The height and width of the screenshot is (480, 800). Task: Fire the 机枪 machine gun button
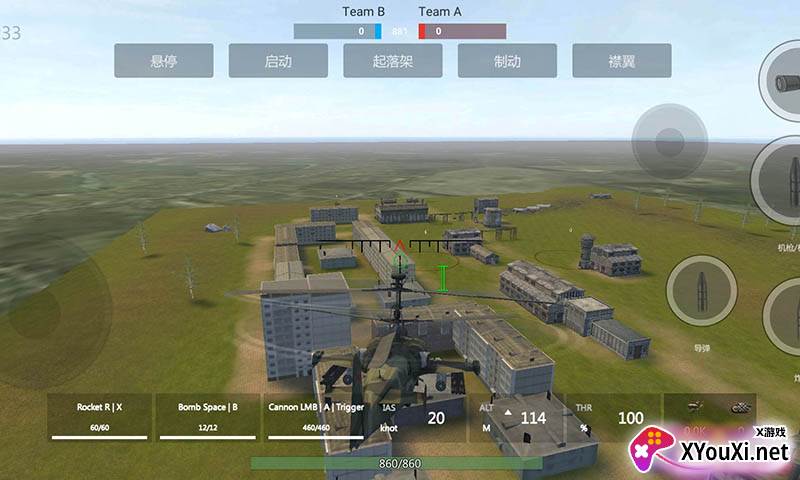781,183
